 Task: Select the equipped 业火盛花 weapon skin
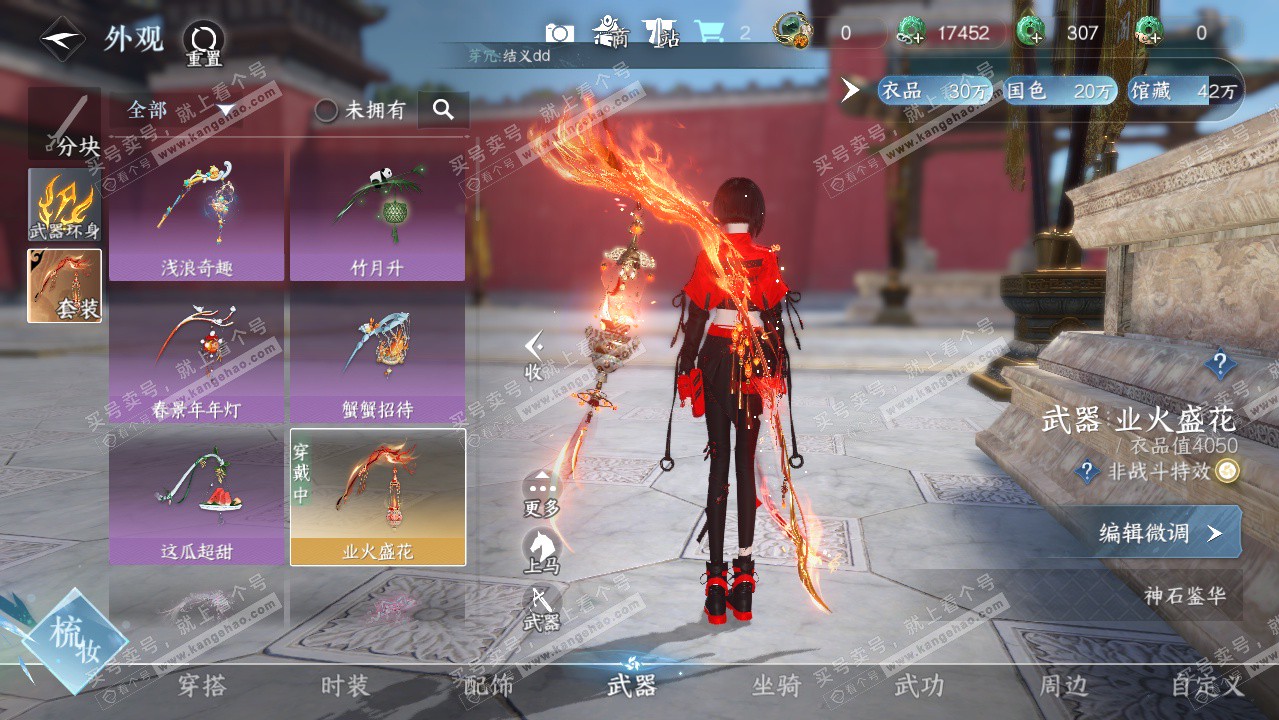point(377,497)
